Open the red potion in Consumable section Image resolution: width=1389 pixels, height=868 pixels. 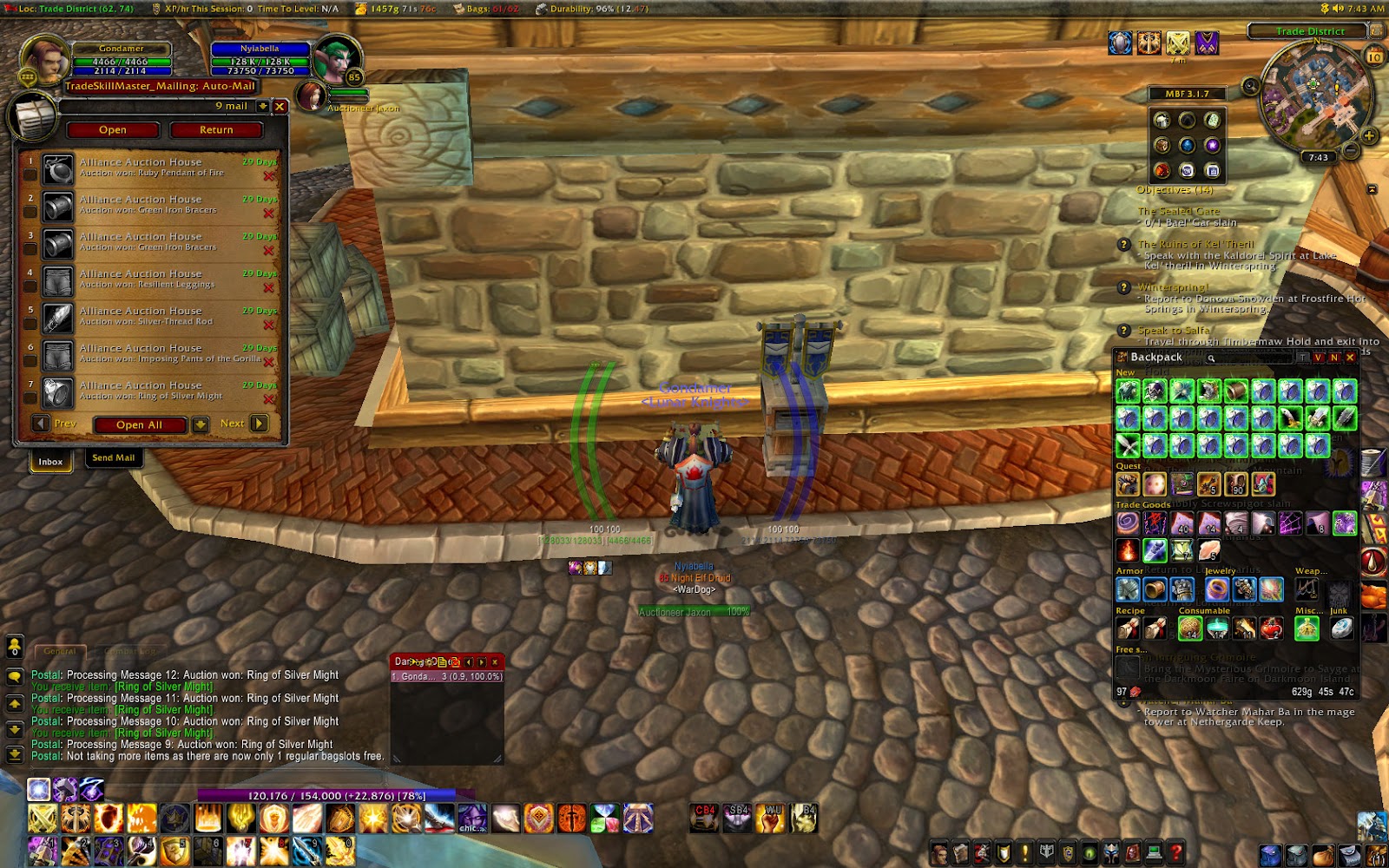point(1270,629)
